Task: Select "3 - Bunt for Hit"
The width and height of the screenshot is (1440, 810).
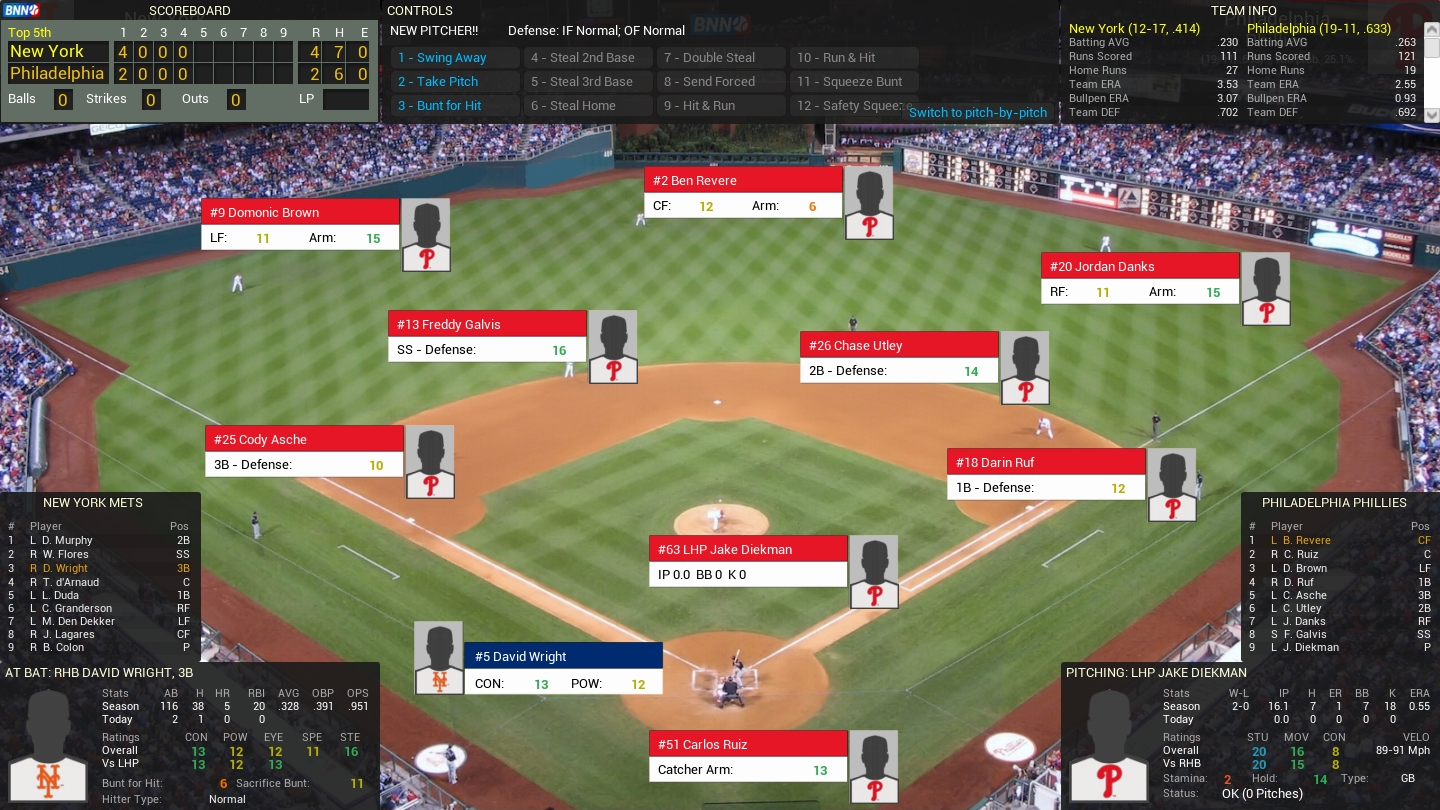Action: click(455, 105)
